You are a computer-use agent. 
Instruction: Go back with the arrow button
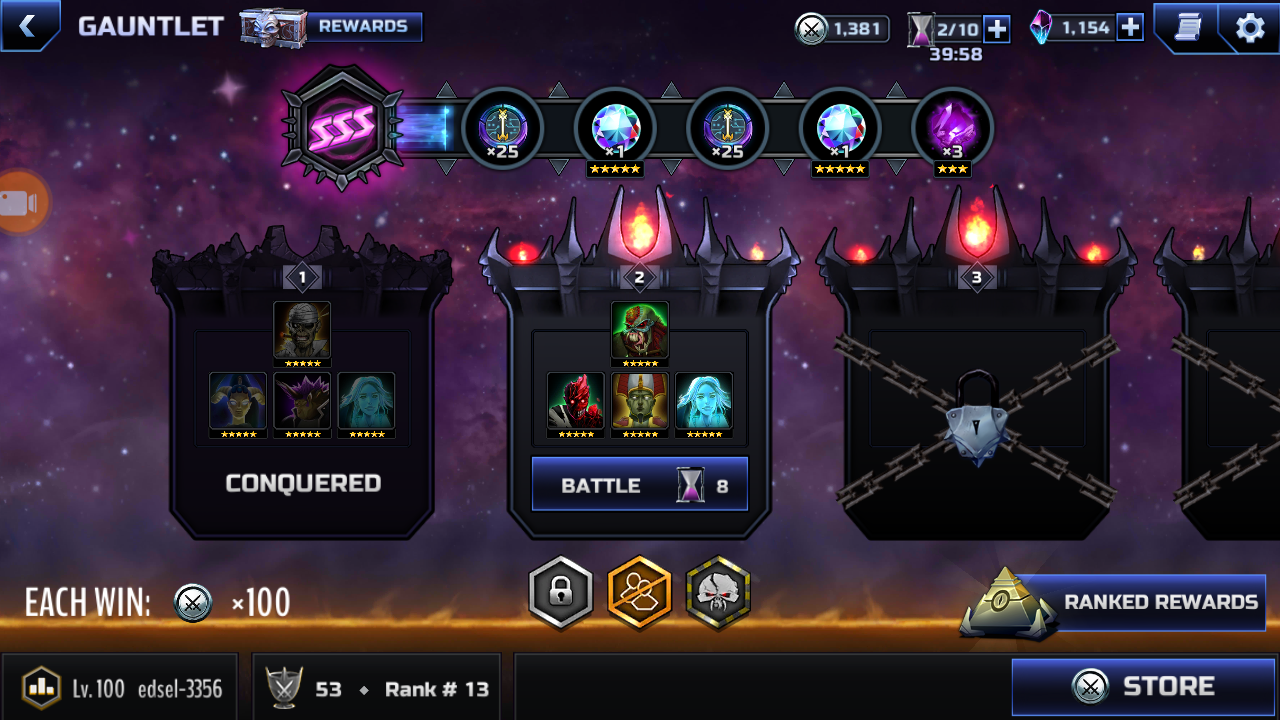[x=27, y=26]
